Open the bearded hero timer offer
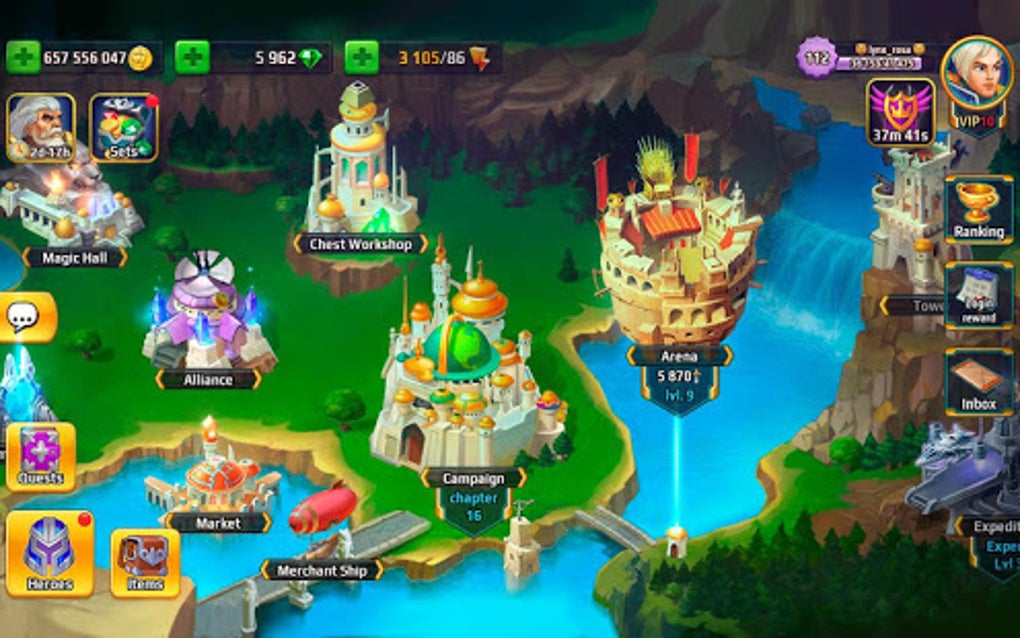This screenshot has width=1020, height=638. pyautogui.click(x=41, y=127)
